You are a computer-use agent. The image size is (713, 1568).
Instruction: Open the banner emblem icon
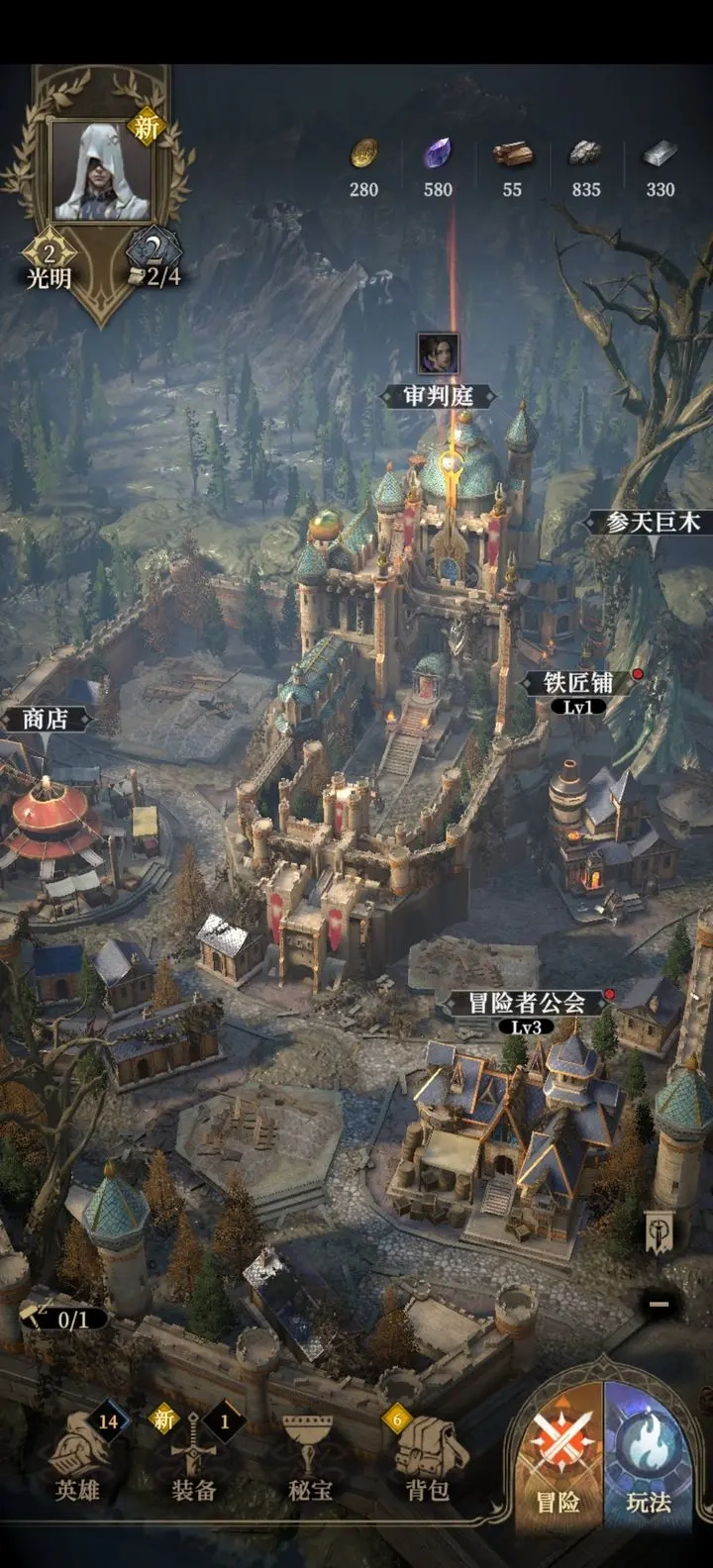click(661, 1232)
